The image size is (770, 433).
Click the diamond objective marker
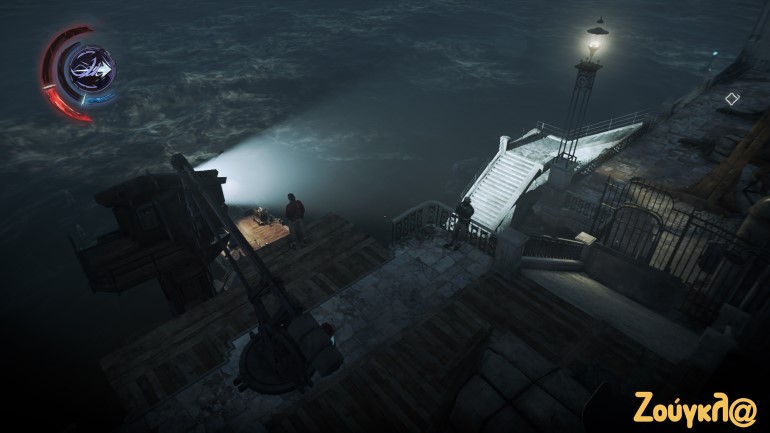pos(731,98)
